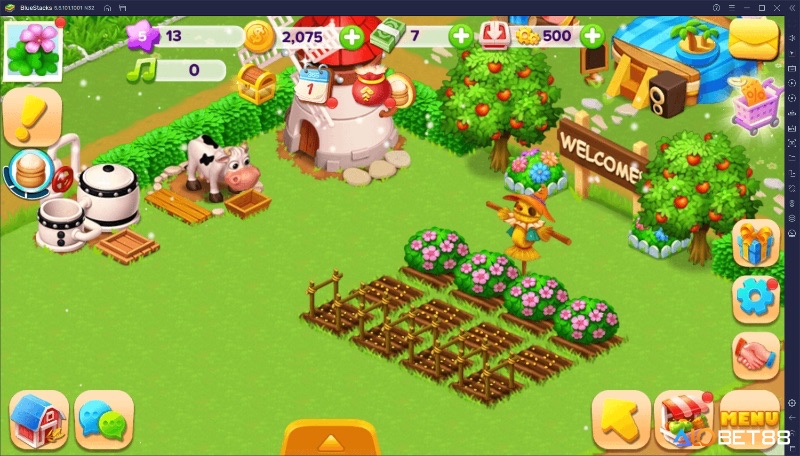Open the blue gift box rewards
800x456 pixels.
tap(755, 241)
